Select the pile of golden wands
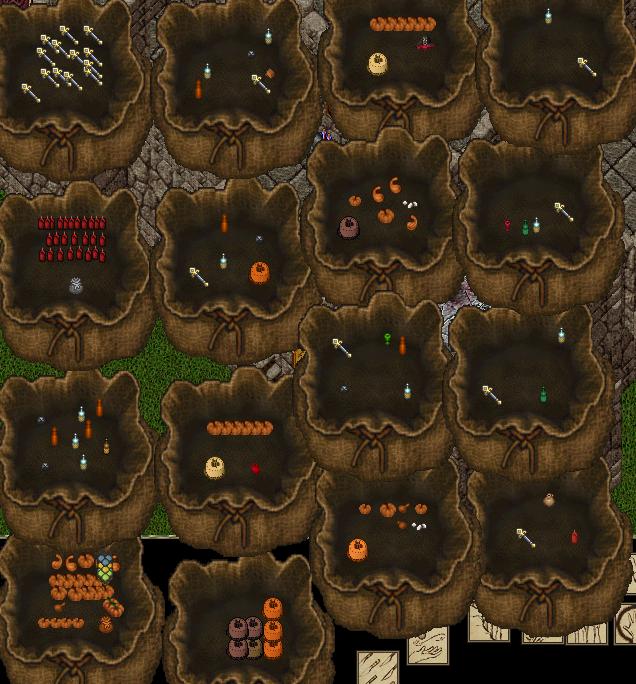This screenshot has height=684, width=636. click(68, 60)
